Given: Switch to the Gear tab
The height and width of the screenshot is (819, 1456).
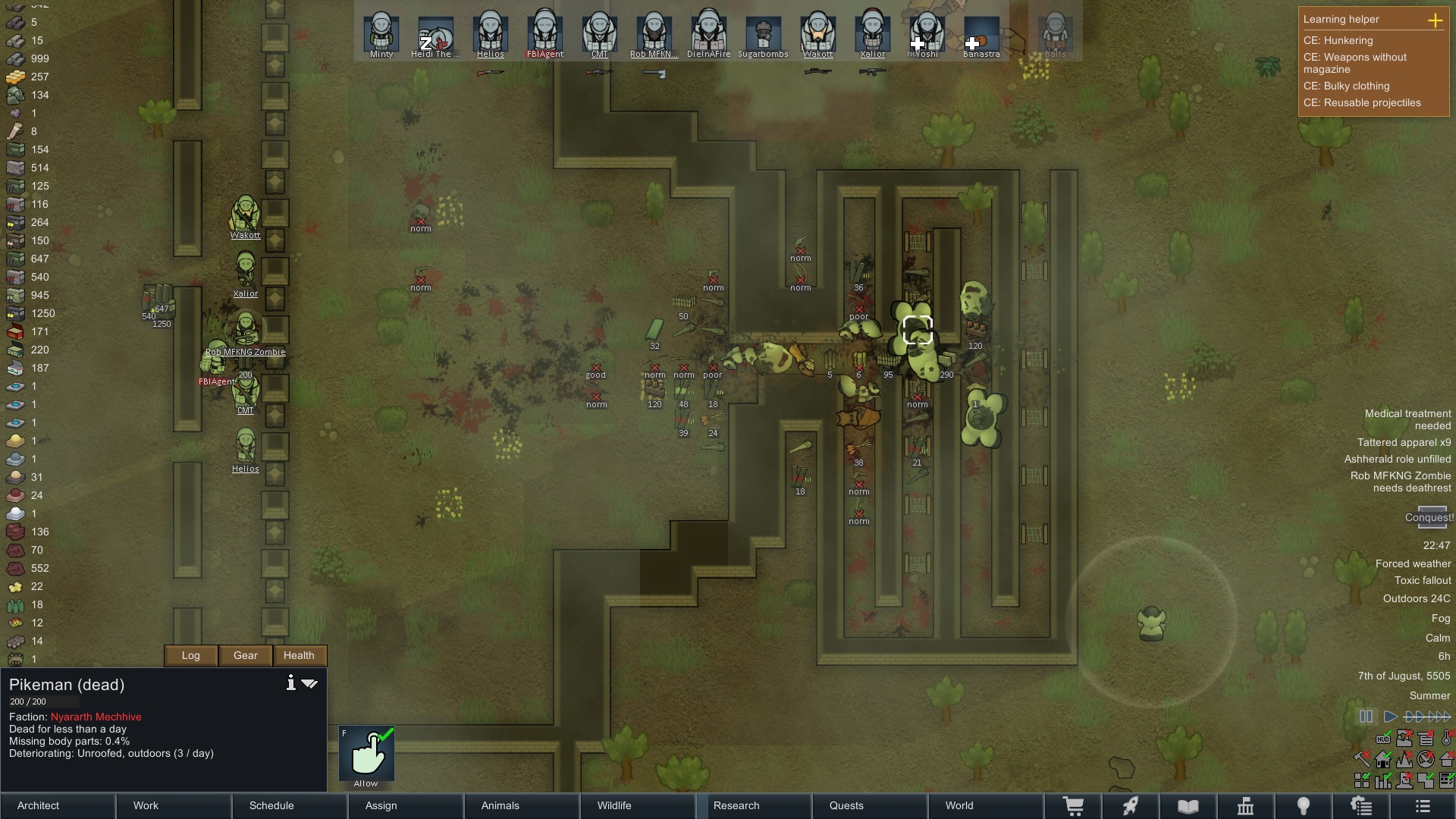Looking at the screenshot, I should click(246, 655).
